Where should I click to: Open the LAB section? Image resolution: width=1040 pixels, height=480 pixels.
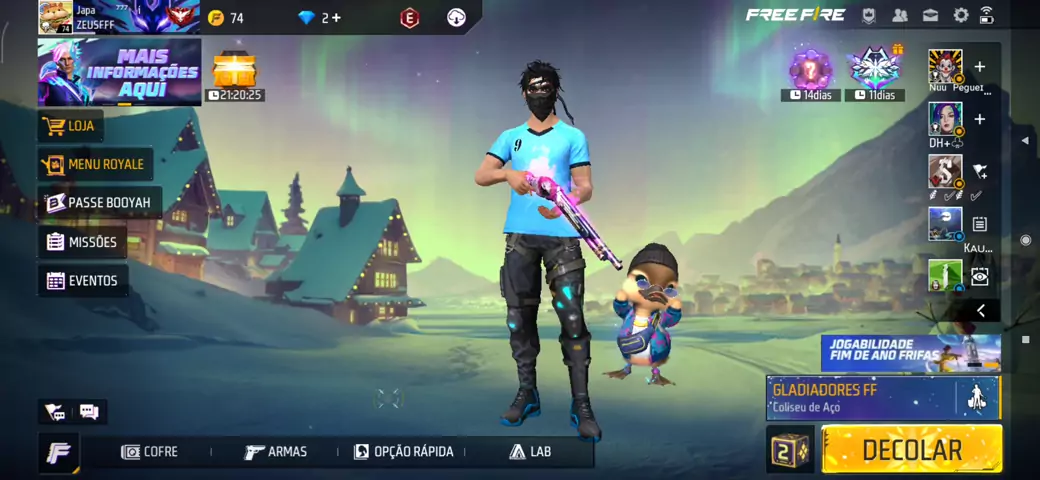530,452
